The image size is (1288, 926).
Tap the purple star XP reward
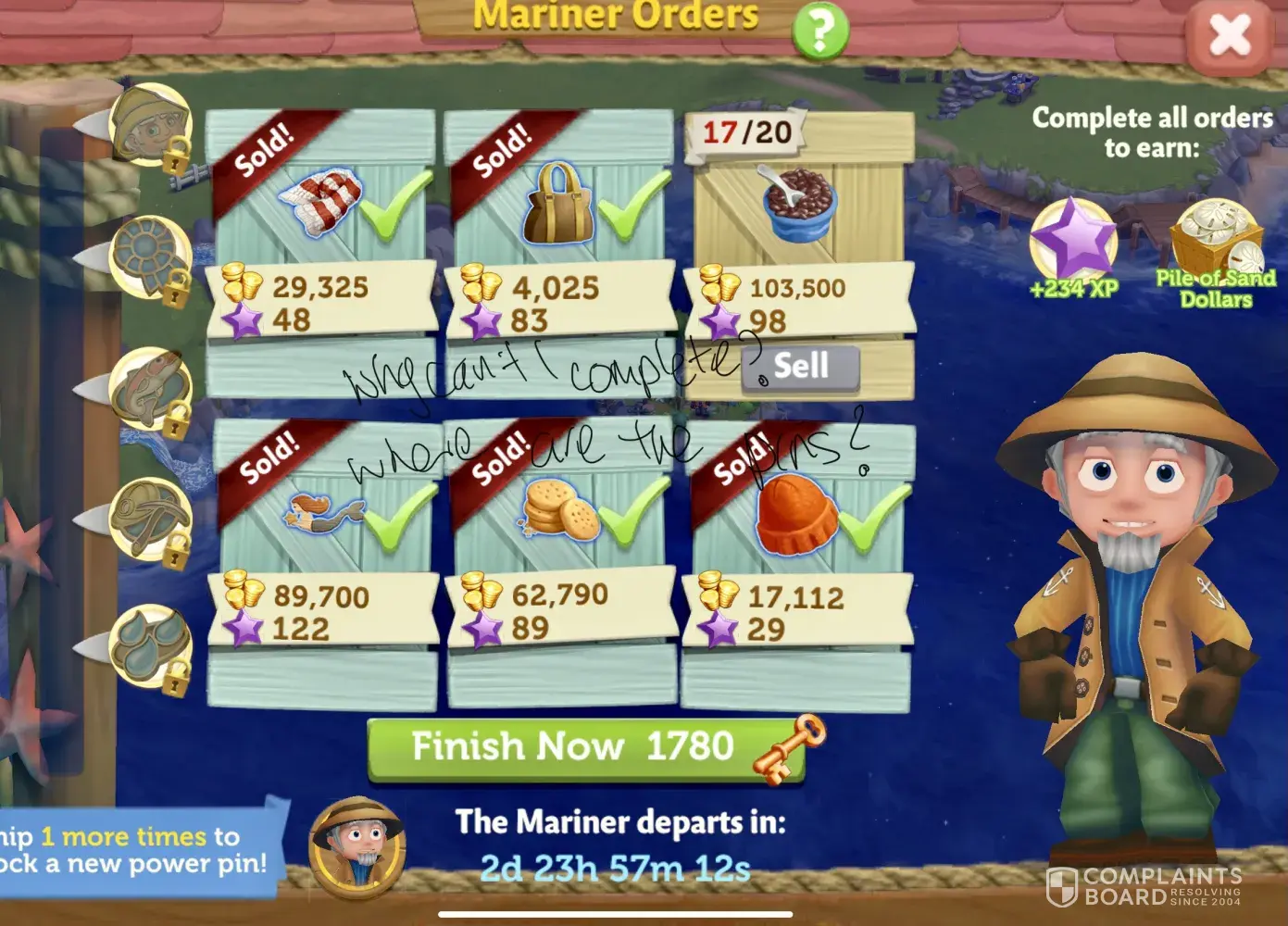coord(1074,241)
